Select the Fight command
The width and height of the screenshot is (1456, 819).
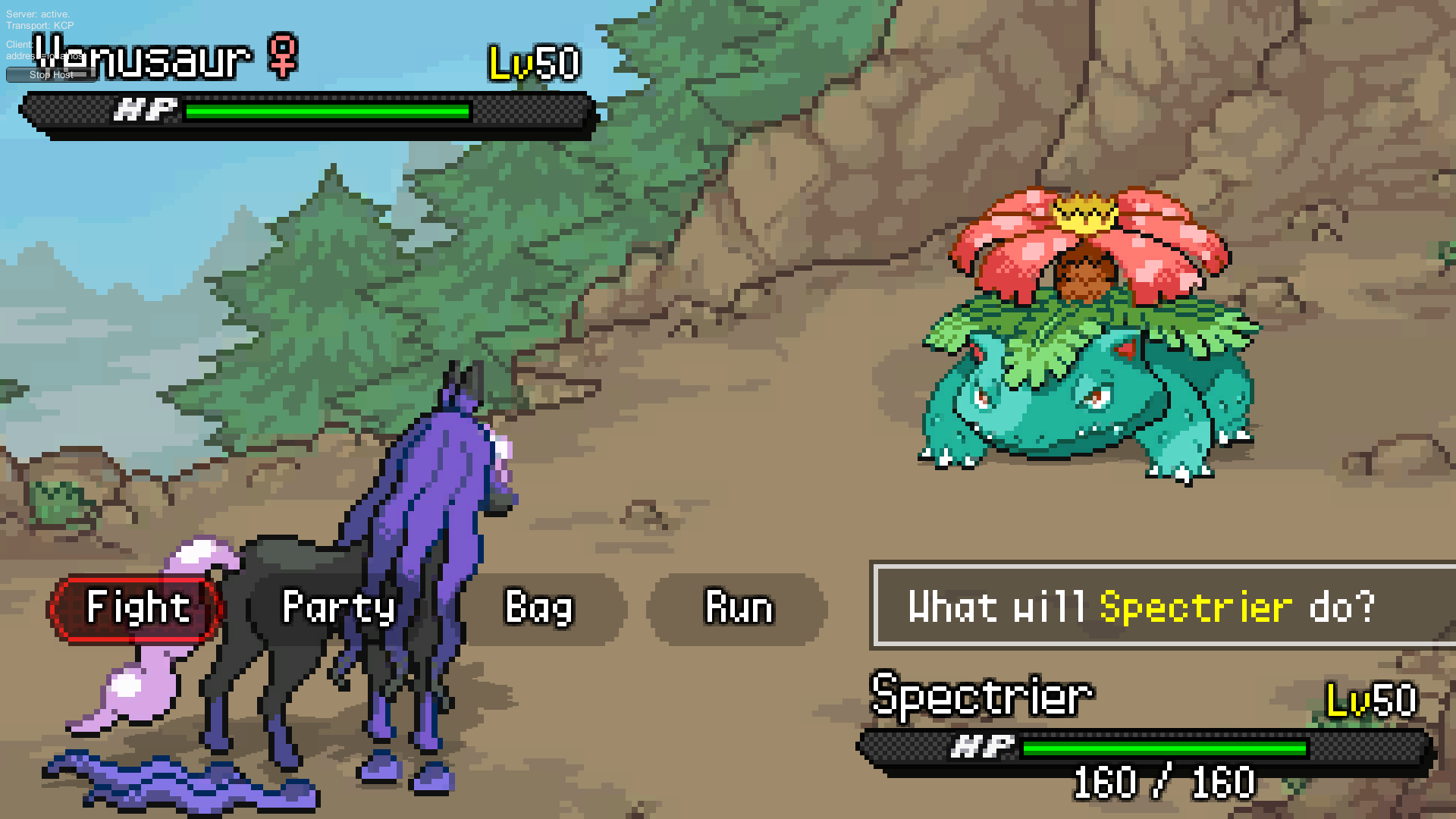136,607
